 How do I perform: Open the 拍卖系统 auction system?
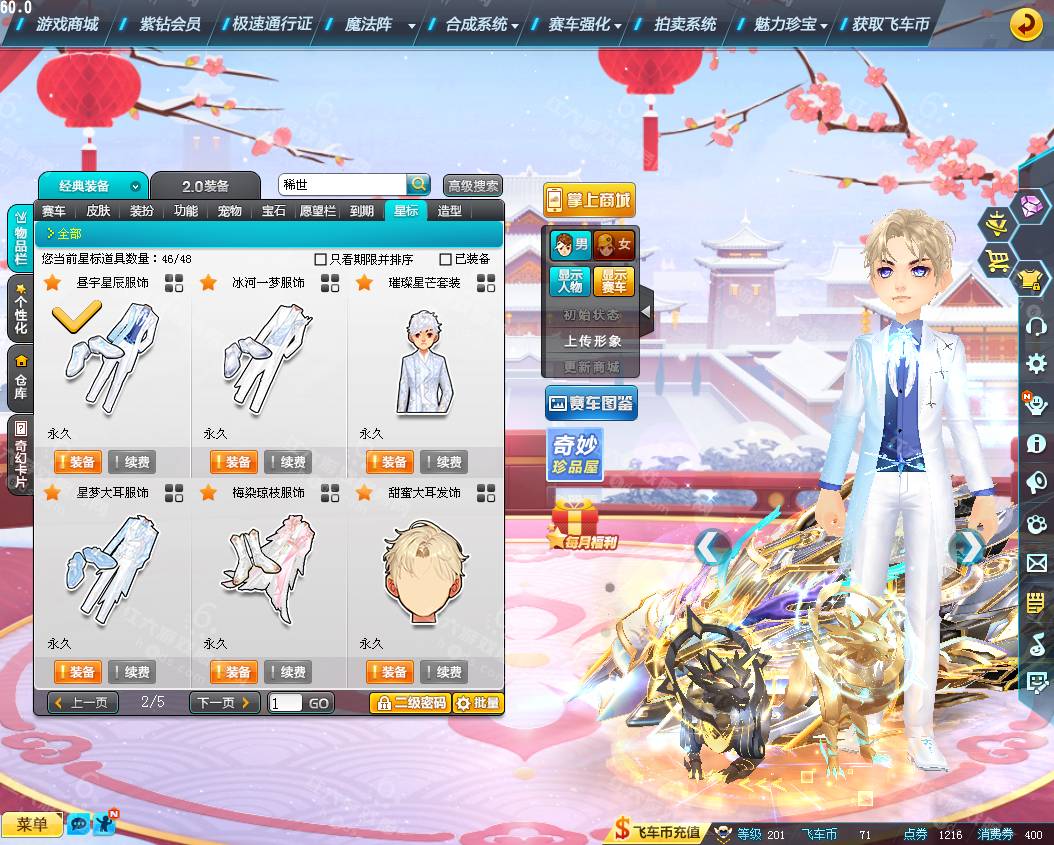tap(685, 24)
